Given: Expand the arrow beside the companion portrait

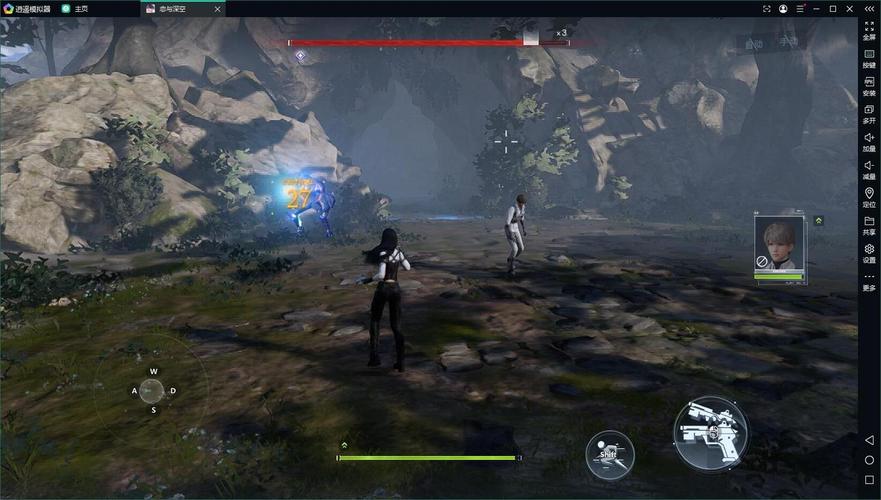Looking at the screenshot, I should 819,220.
